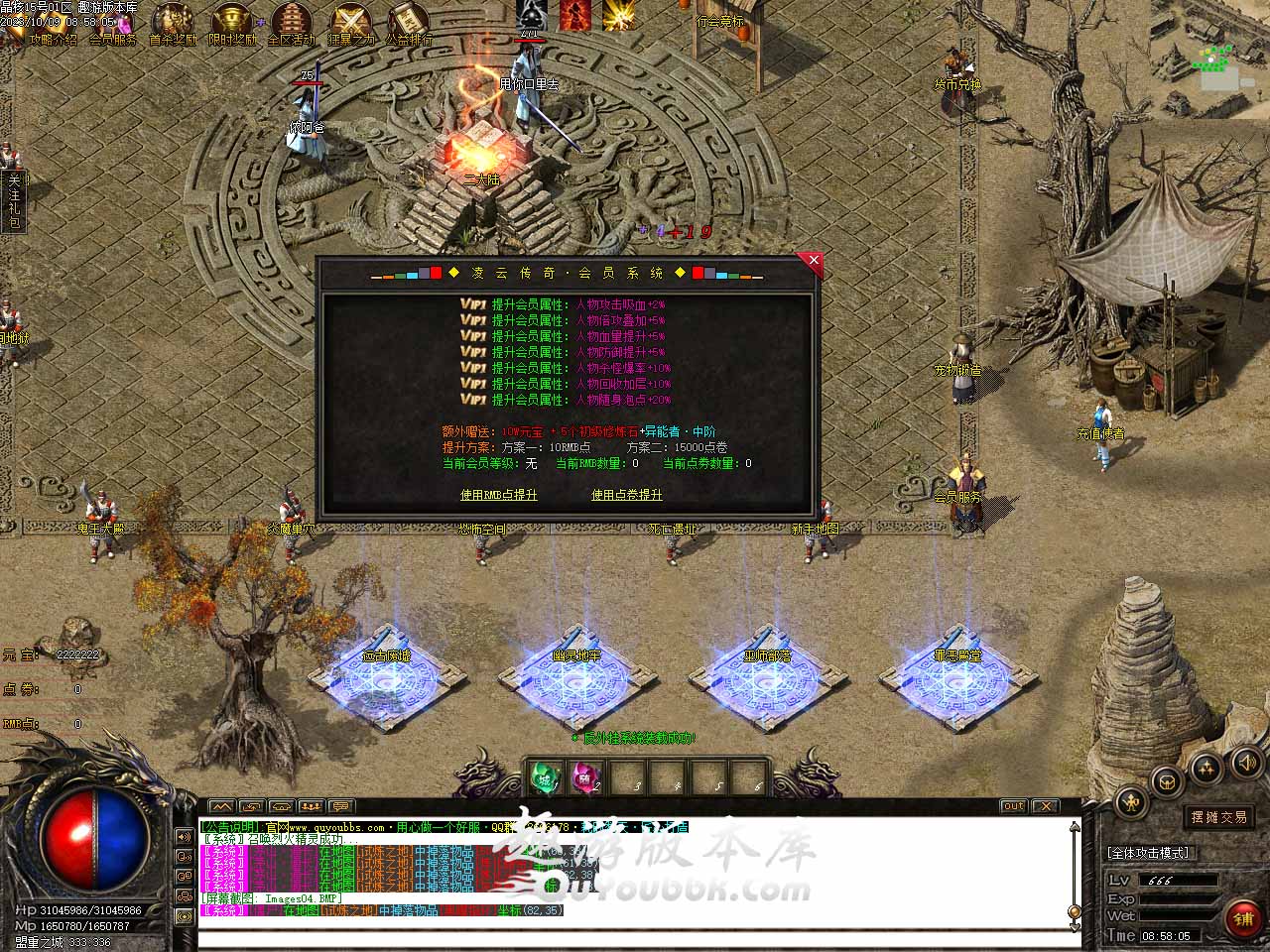Open the 摆摊交易 stall trading button
The width and height of the screenshot is (1270, 952).
pos(1219,816)
